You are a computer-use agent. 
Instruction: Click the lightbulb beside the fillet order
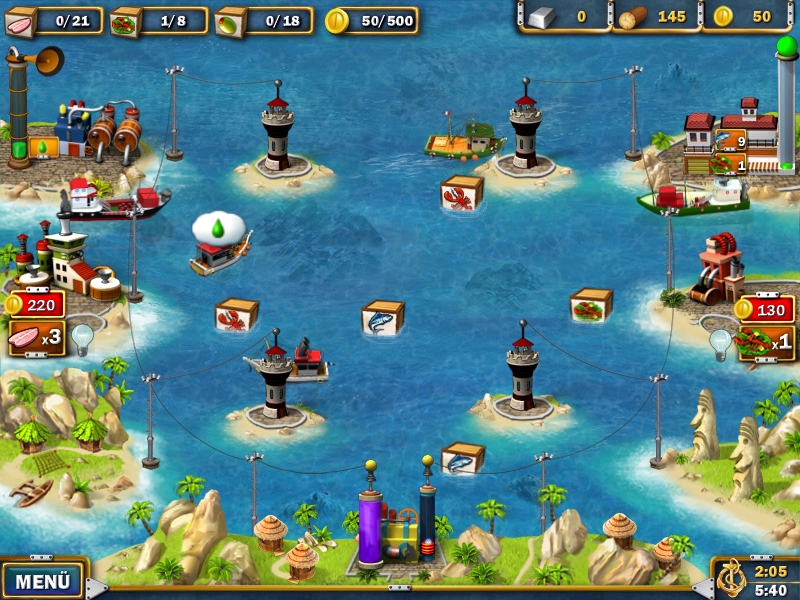(x=82, y=337)
